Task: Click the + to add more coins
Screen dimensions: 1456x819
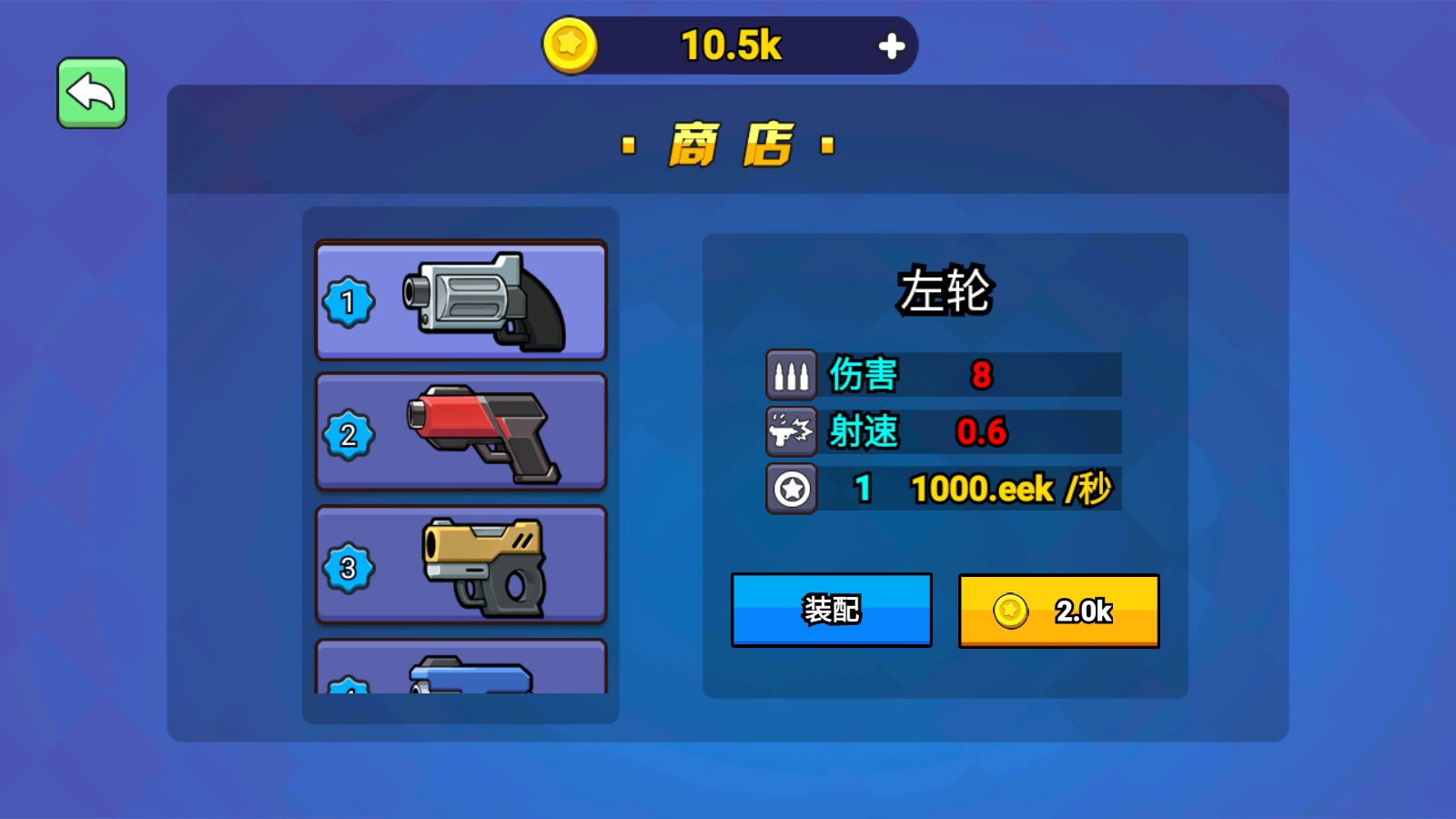Action: coord(892,44)
